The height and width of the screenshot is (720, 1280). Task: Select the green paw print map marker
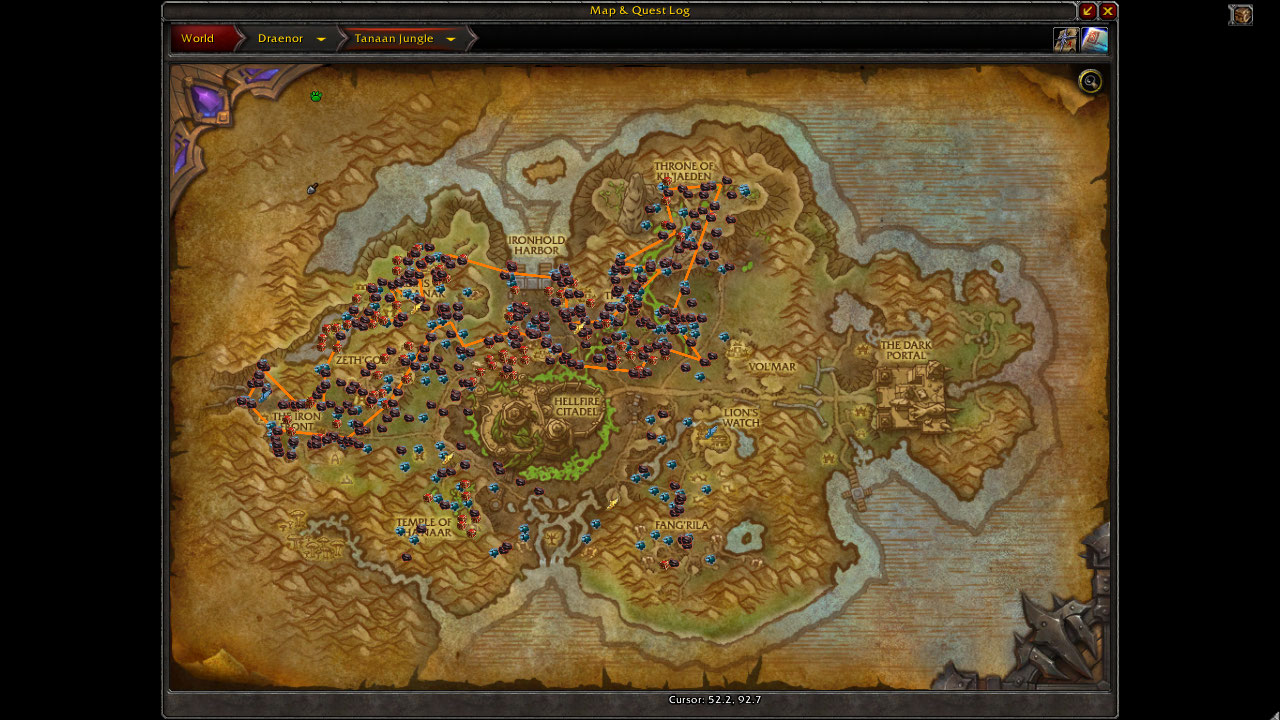tap(316, 96)
